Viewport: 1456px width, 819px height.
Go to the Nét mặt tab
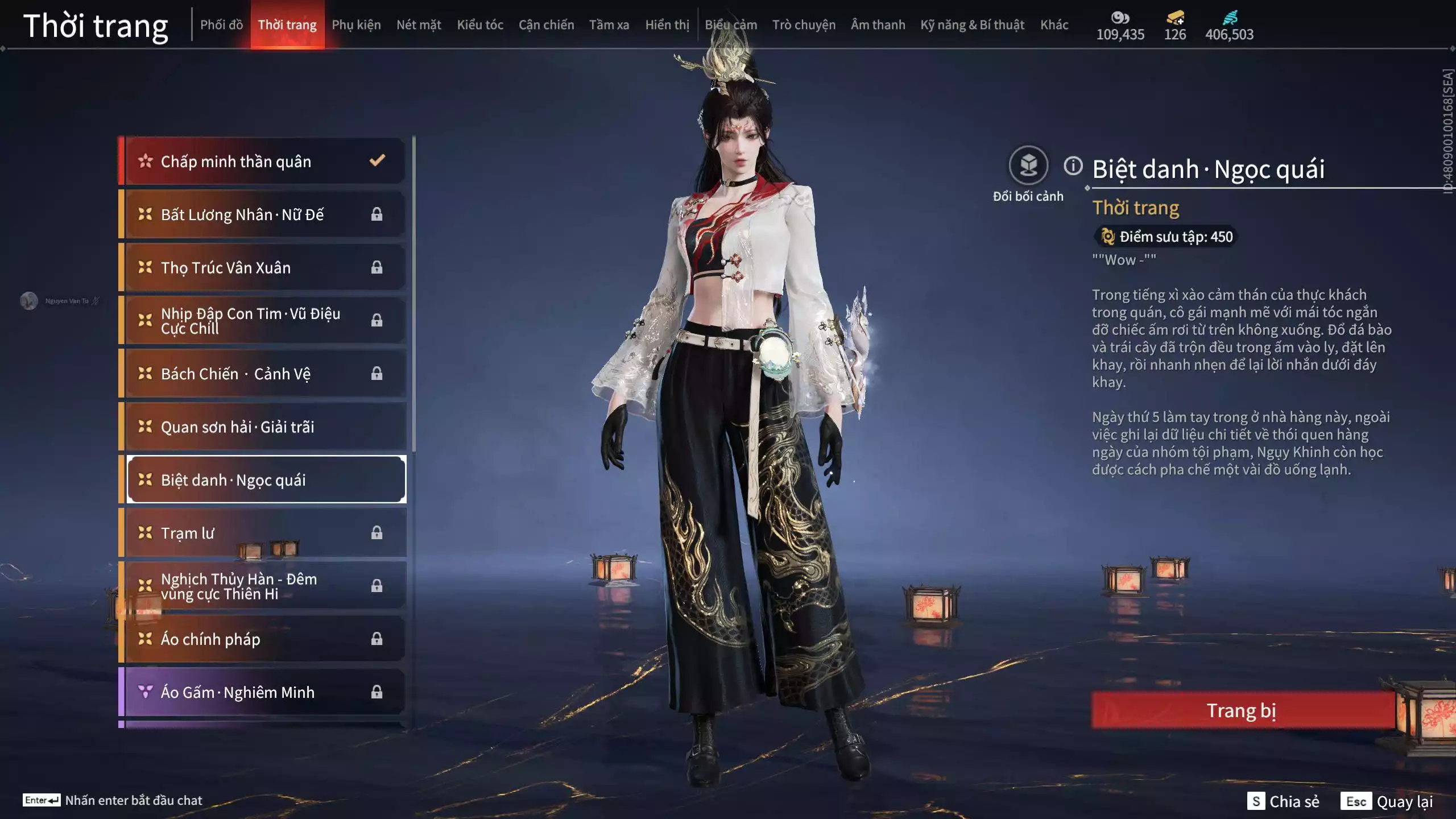click(419, 25)
